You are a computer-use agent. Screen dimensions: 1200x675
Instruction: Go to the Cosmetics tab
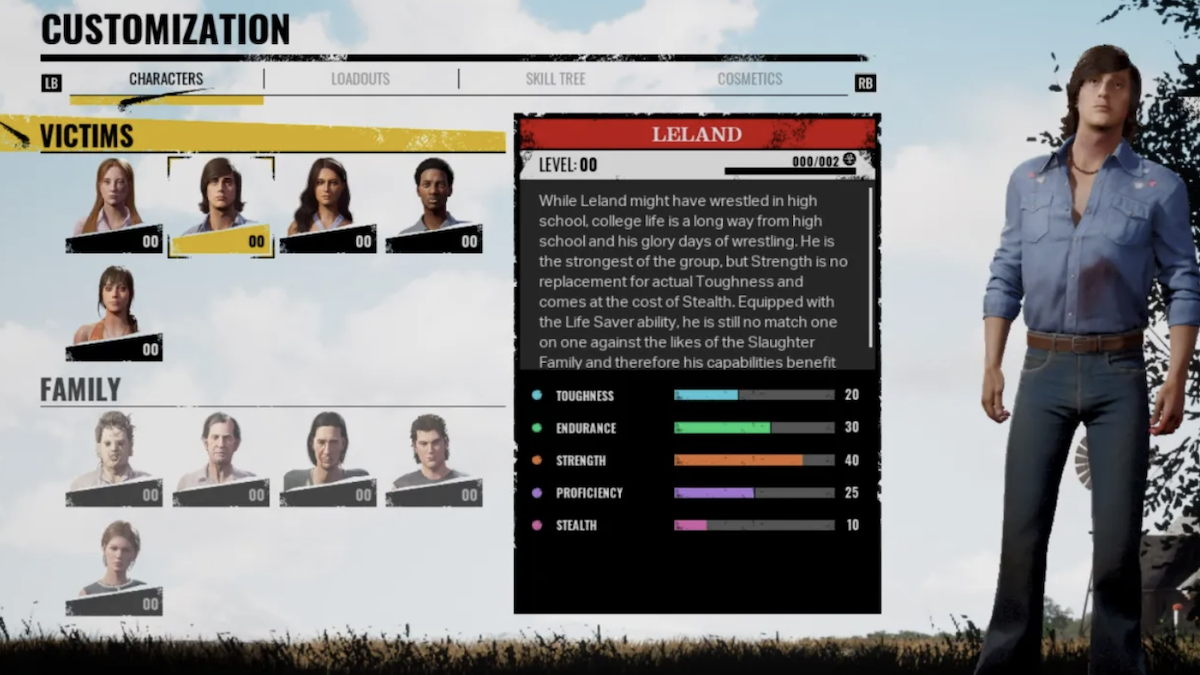point(749,79)
